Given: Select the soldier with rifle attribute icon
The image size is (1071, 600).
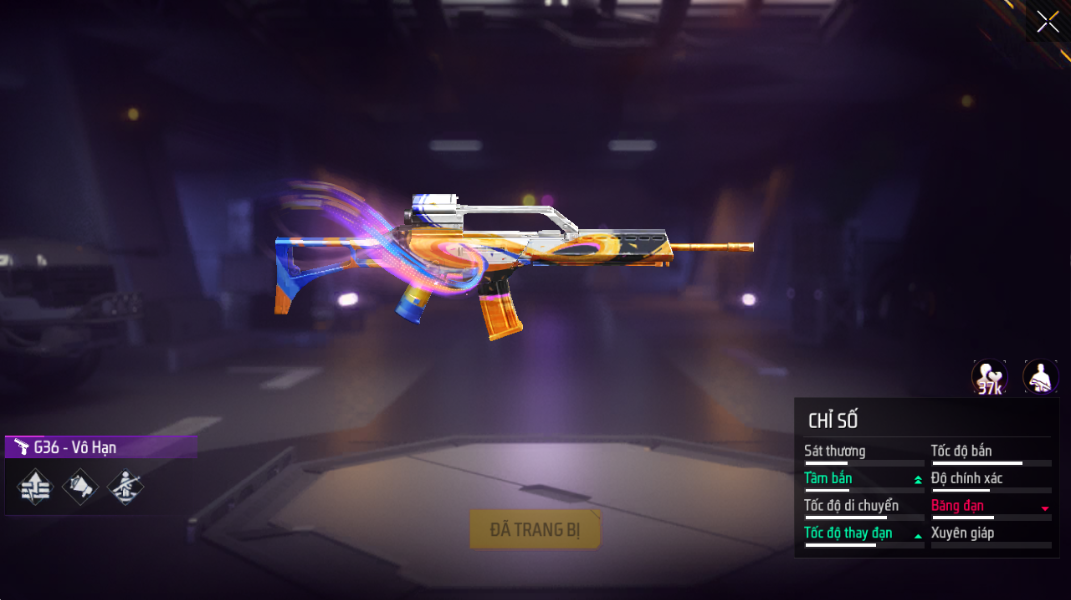Looking at the screenshot, I should (125, 487).
